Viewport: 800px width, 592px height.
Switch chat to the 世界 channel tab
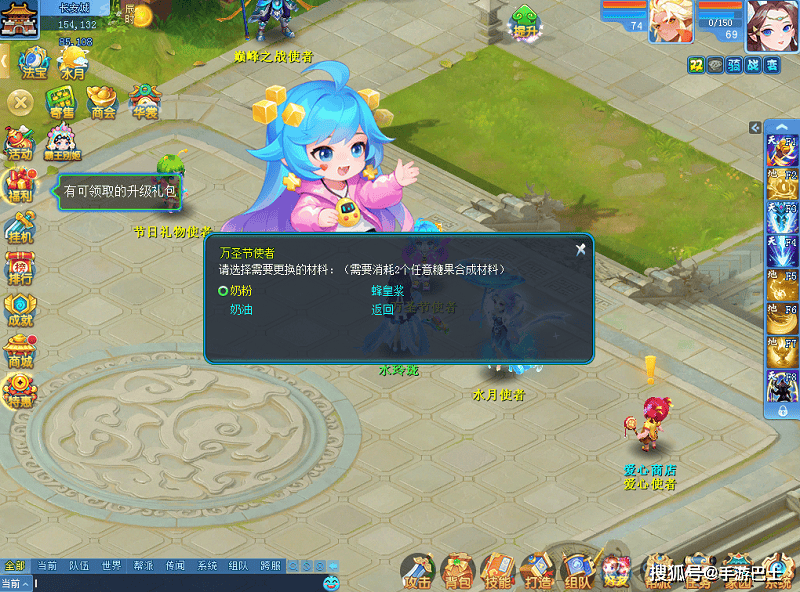click(111, 566)
